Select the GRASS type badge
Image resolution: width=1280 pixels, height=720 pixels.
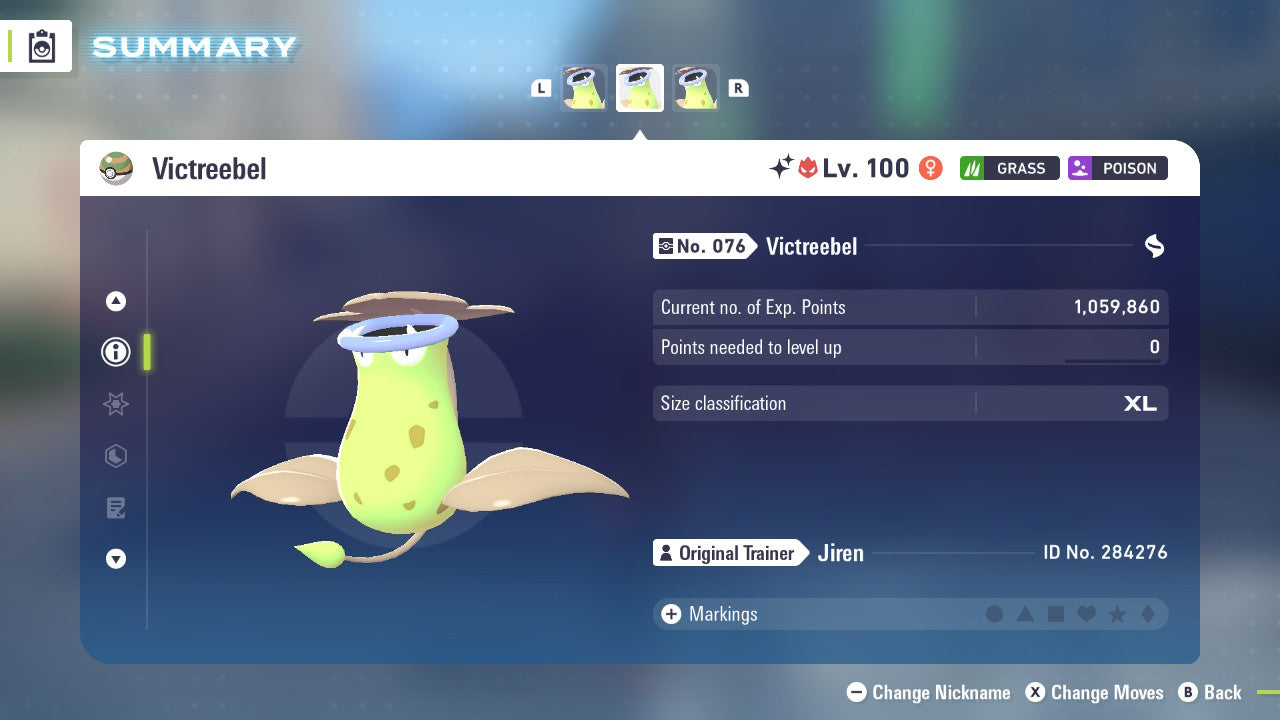(x=1009, y=168)
